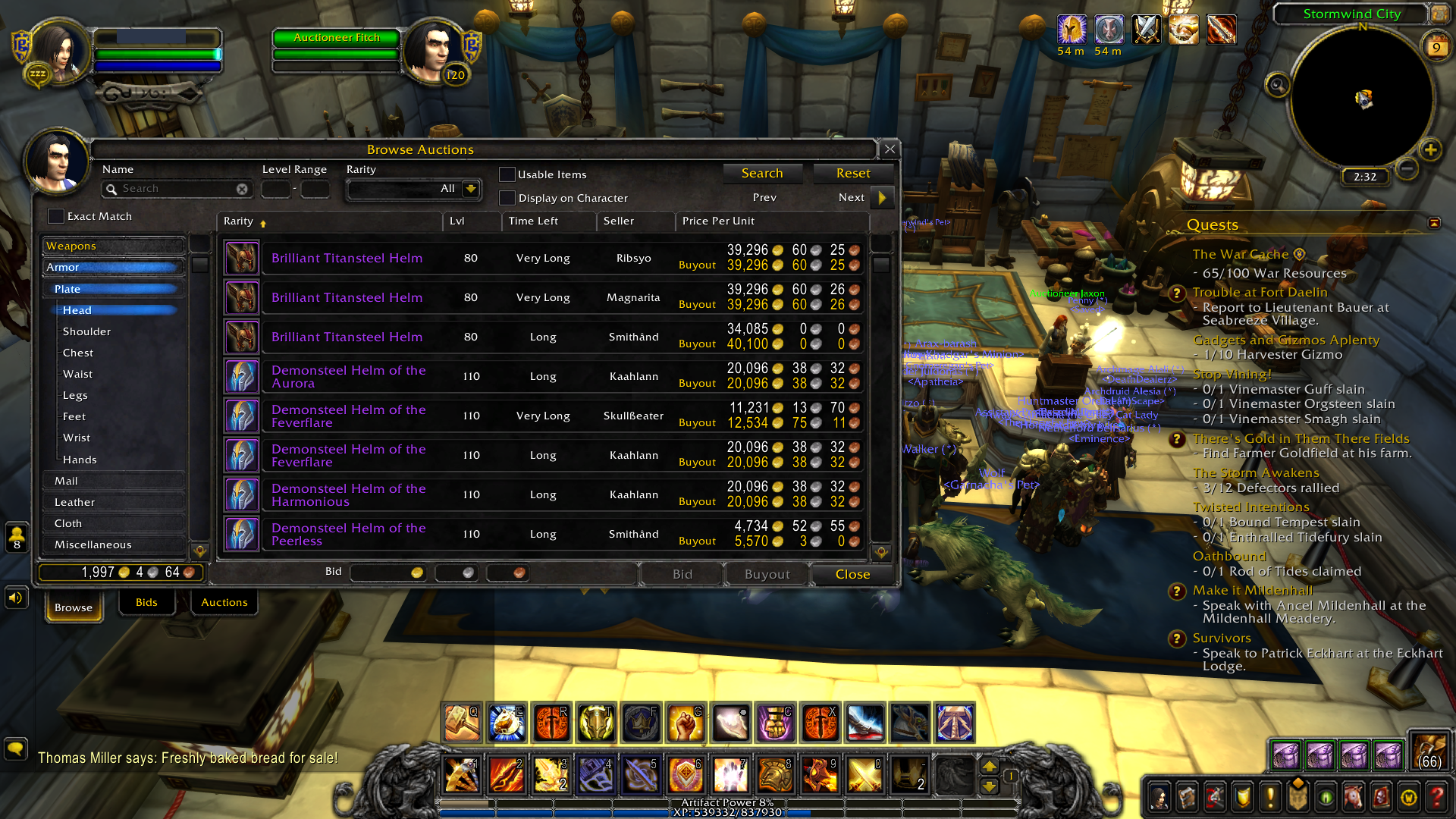Reset the auction search filters
1456x819 pixels.
[x=852, y=174]
